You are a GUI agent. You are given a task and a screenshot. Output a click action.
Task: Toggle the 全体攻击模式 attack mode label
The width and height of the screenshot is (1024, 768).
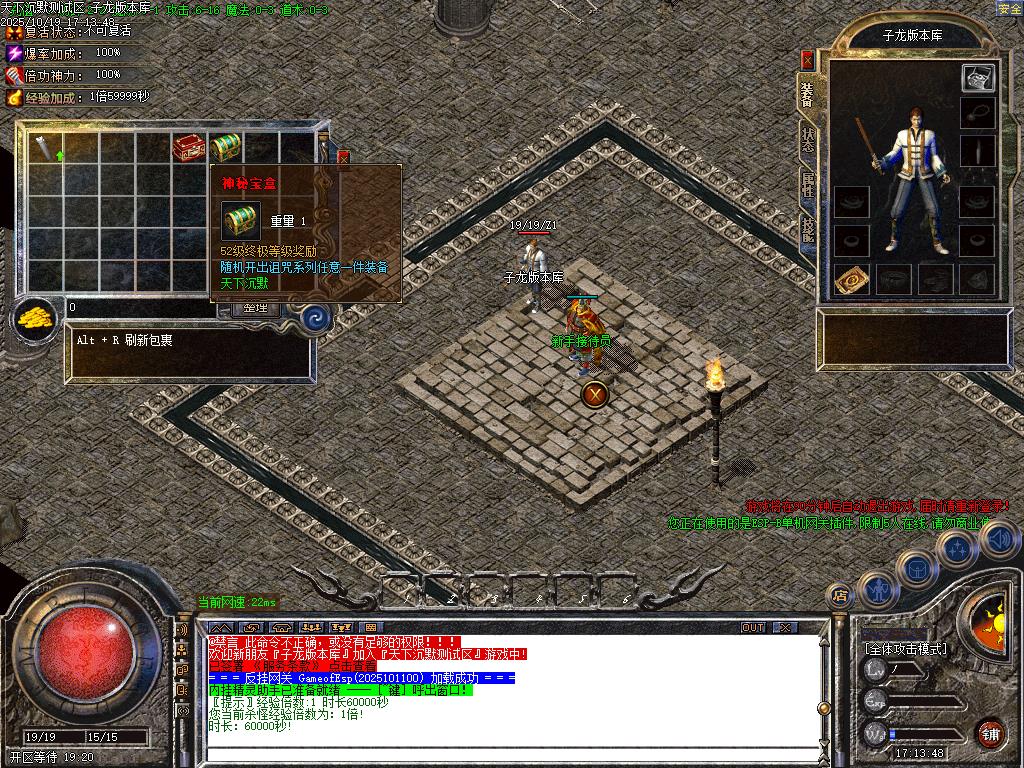(x=905, y=649)
